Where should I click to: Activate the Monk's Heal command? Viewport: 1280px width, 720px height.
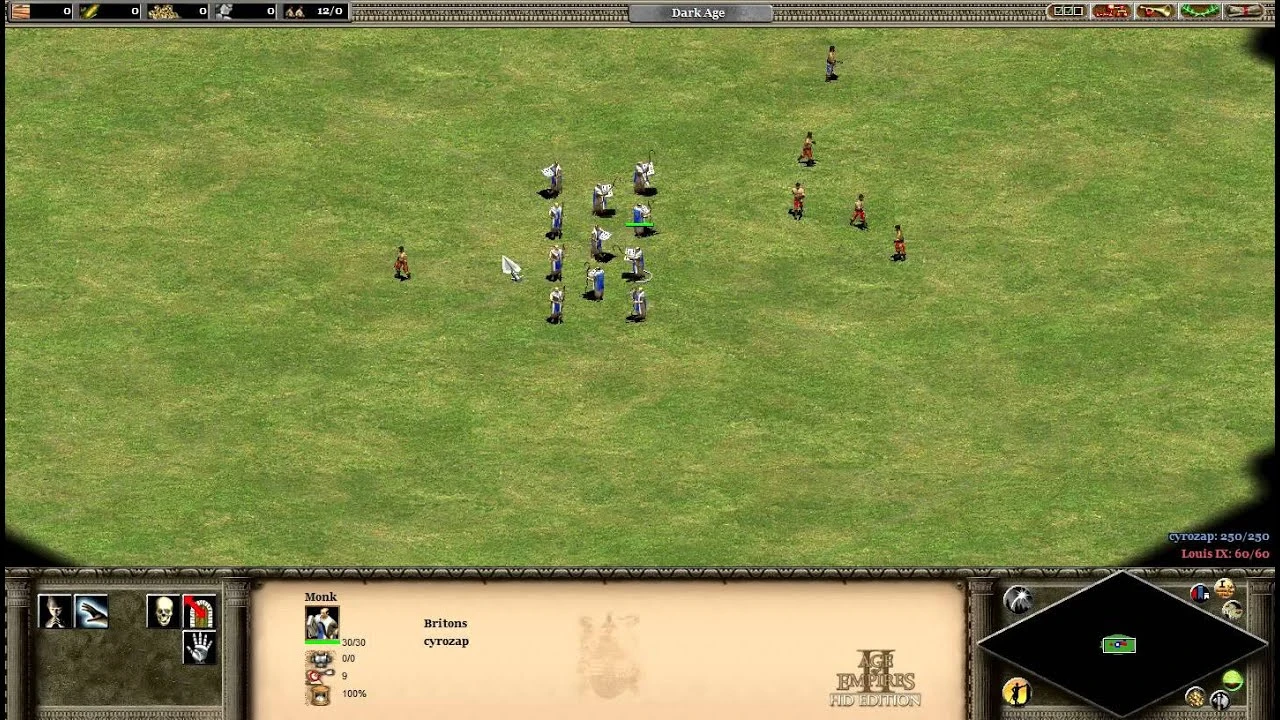91,610
